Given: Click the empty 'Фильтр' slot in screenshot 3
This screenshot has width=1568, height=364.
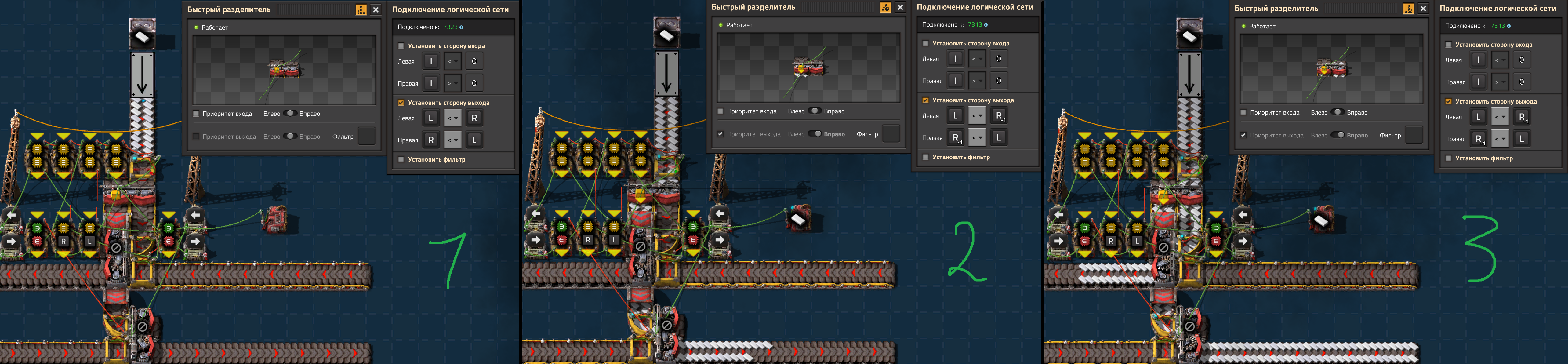Looking at the screenshot, I should pyautogui.click(x=1414, y=135).
